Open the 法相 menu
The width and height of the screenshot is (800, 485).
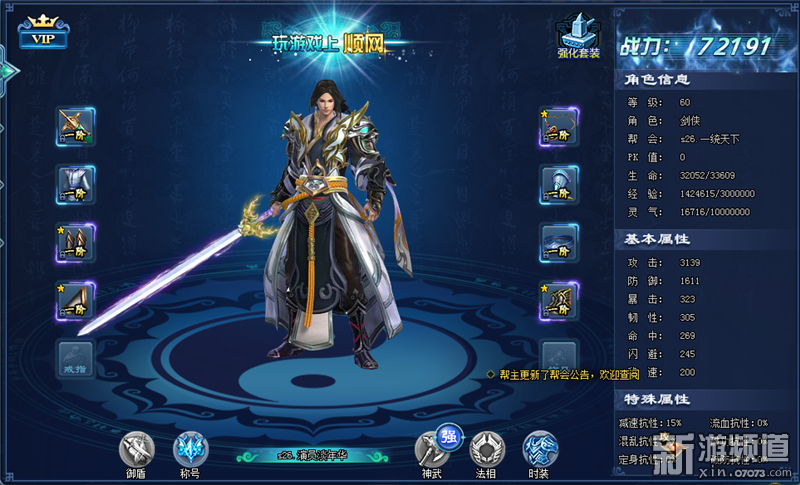(x=486, y=452)
